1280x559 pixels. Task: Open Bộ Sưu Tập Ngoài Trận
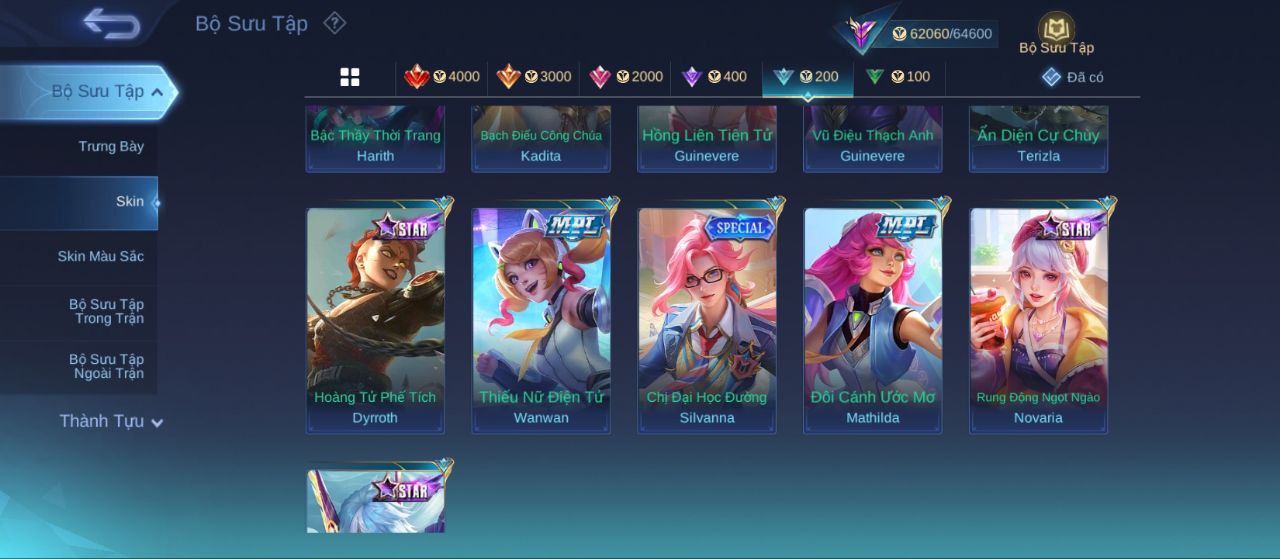coord(106,367)
